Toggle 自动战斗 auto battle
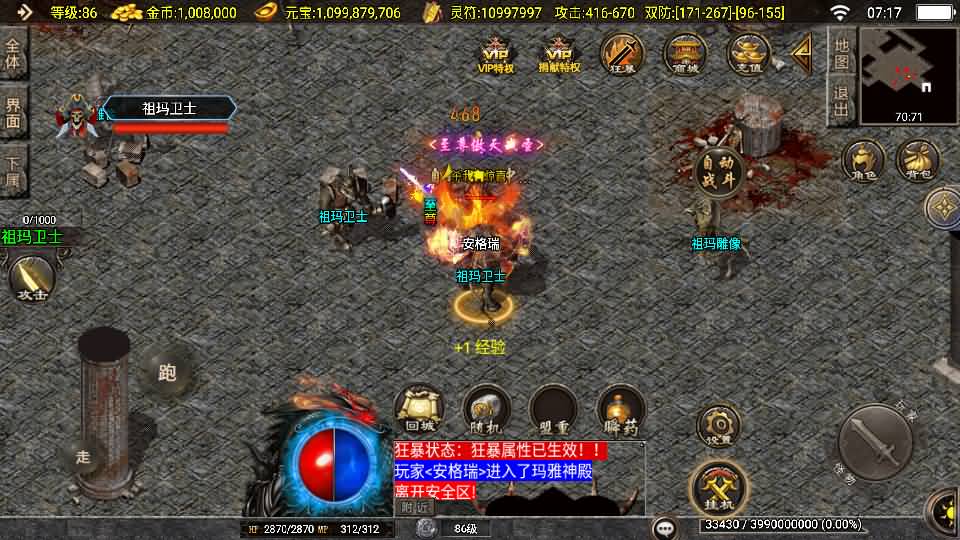The image size is (960, 540). (719, 172)
